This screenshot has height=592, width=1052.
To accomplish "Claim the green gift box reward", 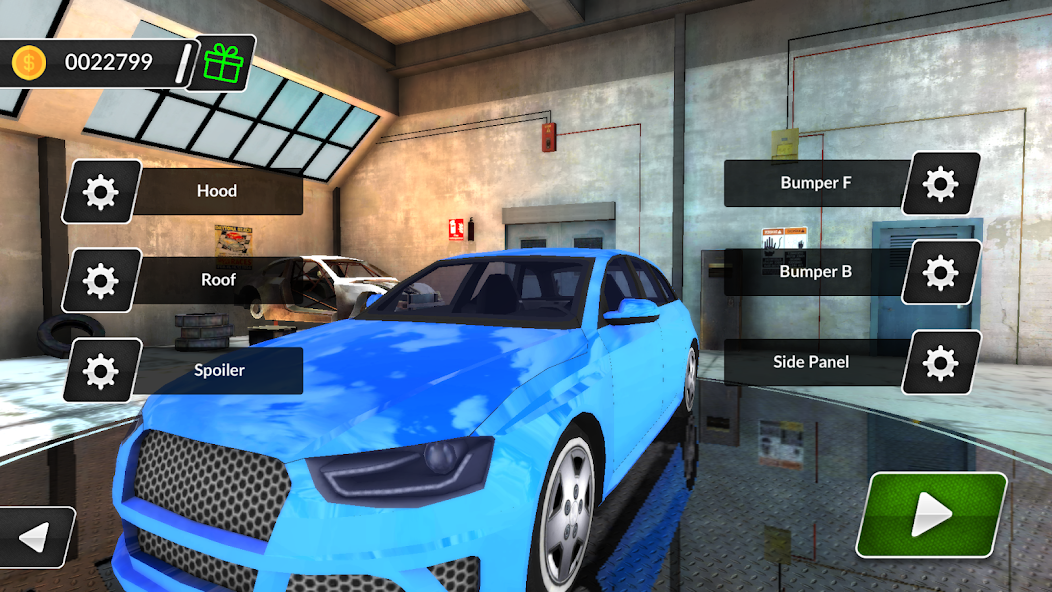I will tap(223, 64).
